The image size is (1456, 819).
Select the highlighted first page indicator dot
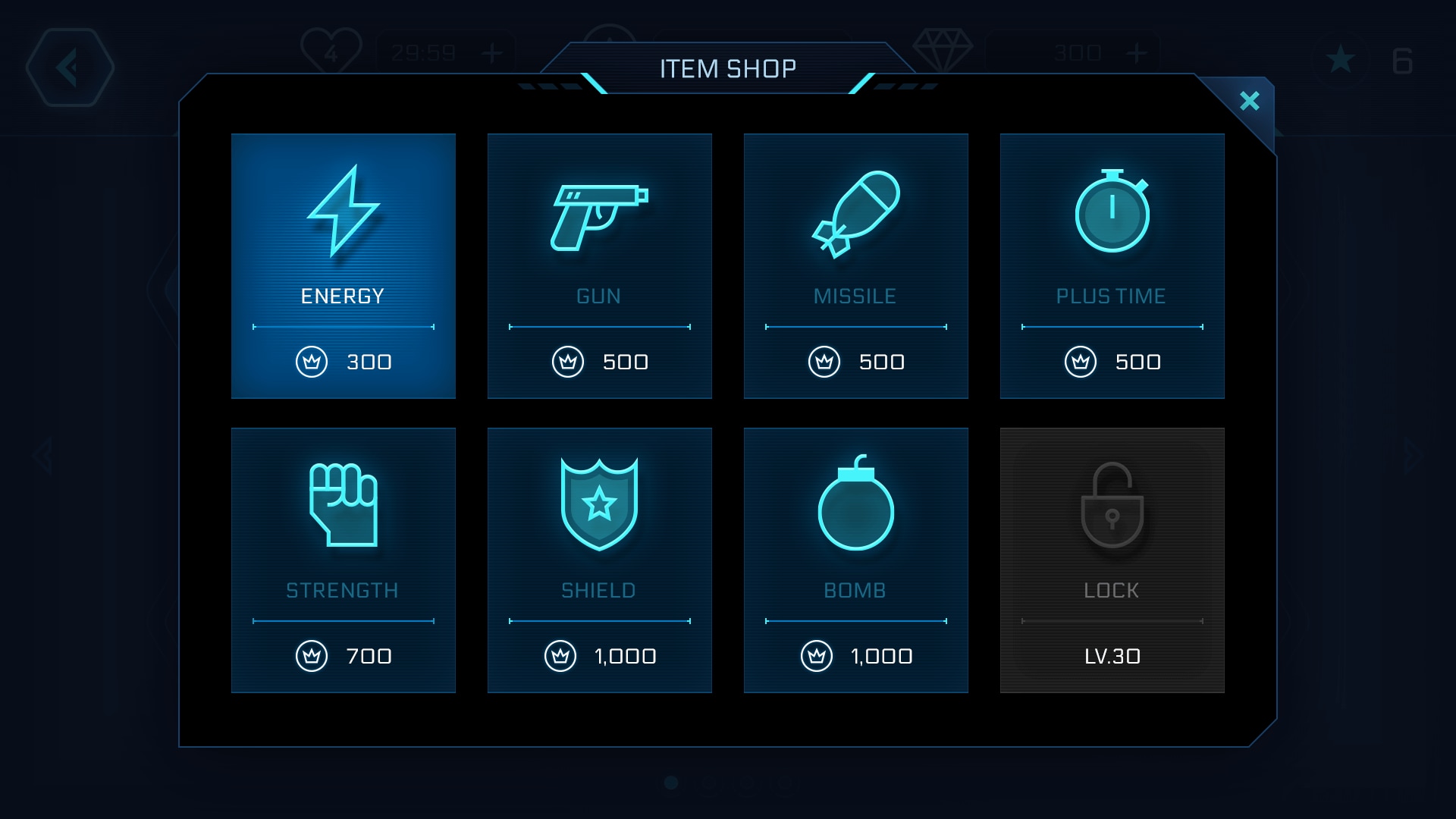[x=671, y=783]
